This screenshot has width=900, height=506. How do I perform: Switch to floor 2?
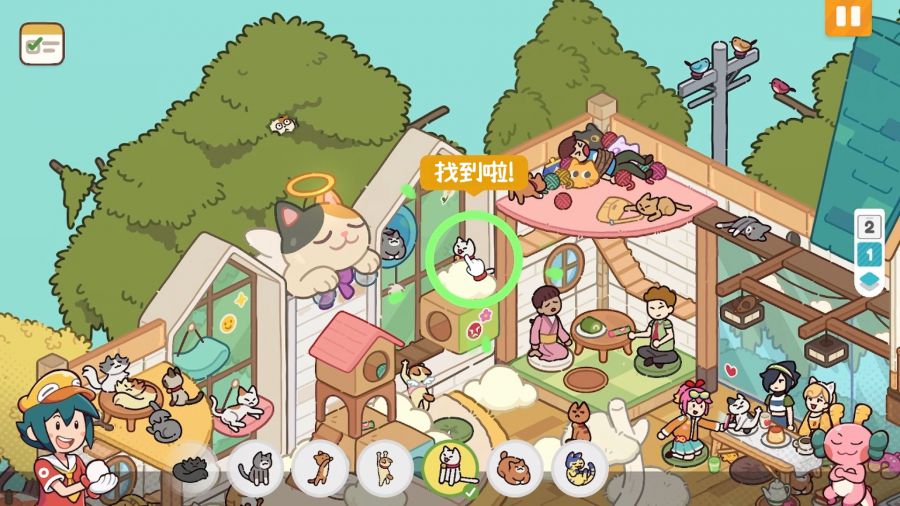868,226
